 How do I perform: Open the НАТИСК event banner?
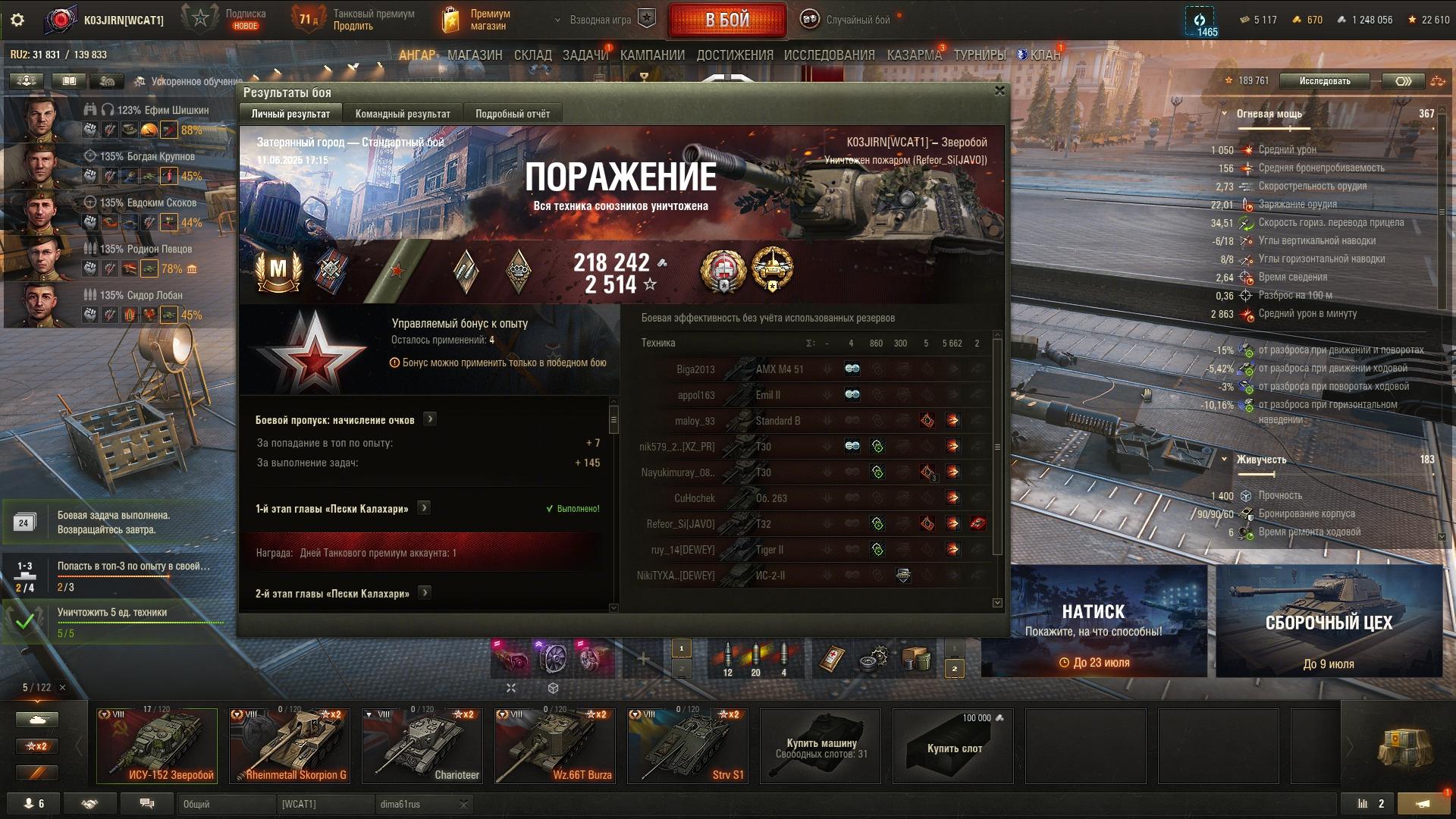pyautogui.click(x=1094, y=622)
